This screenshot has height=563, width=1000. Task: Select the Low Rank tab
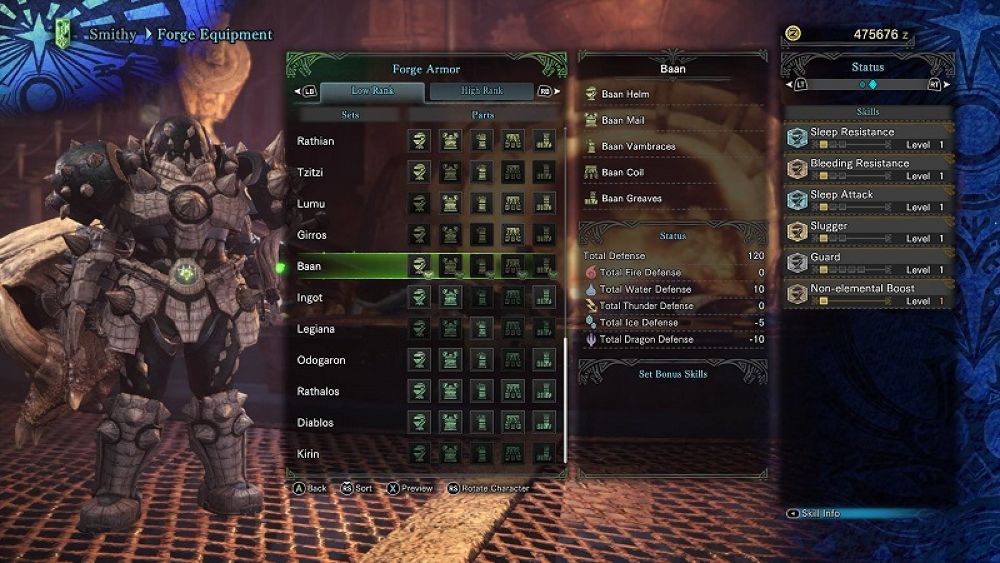pyautogui.click(x=371, y=91)
